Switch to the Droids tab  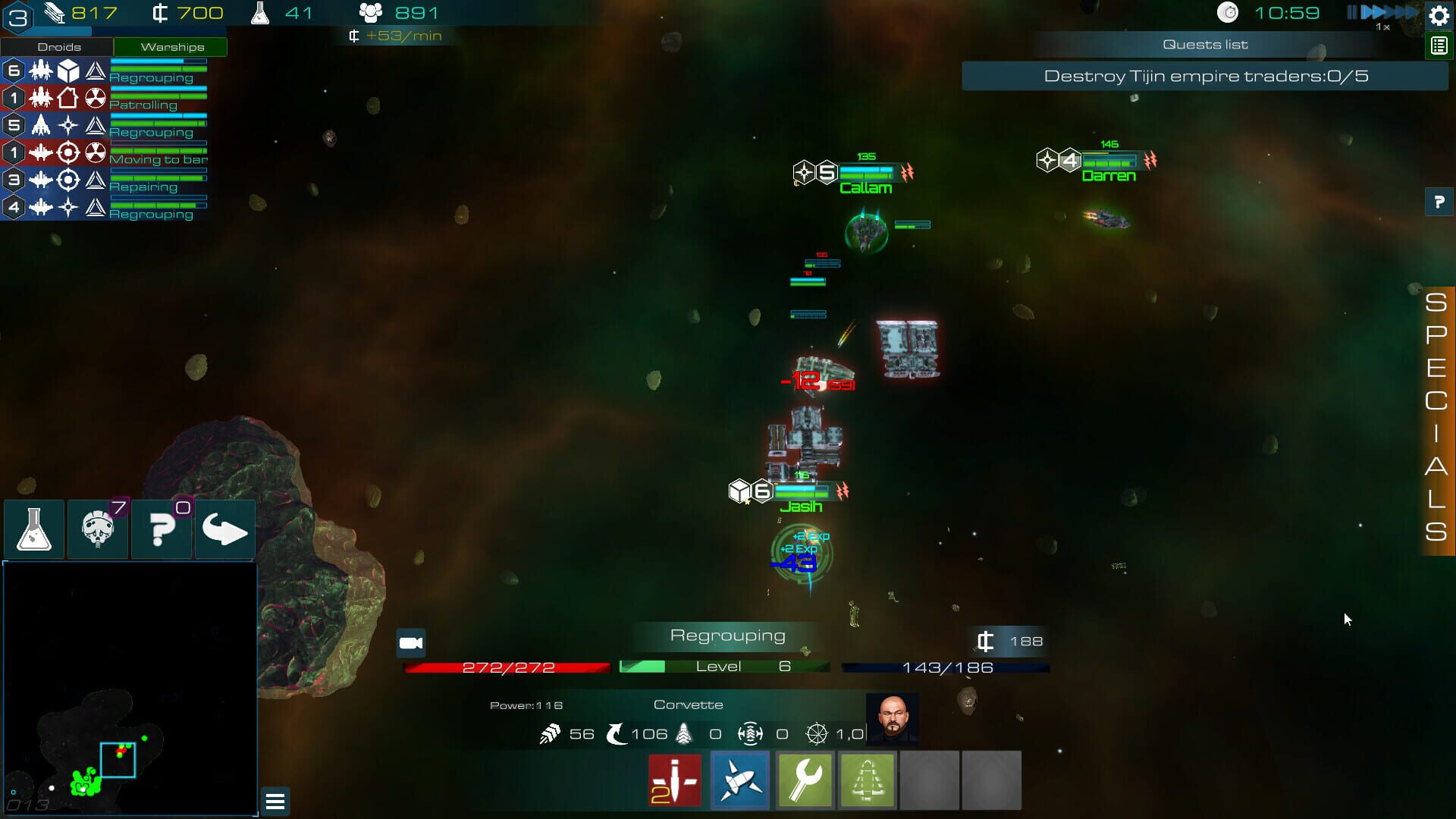59,46
